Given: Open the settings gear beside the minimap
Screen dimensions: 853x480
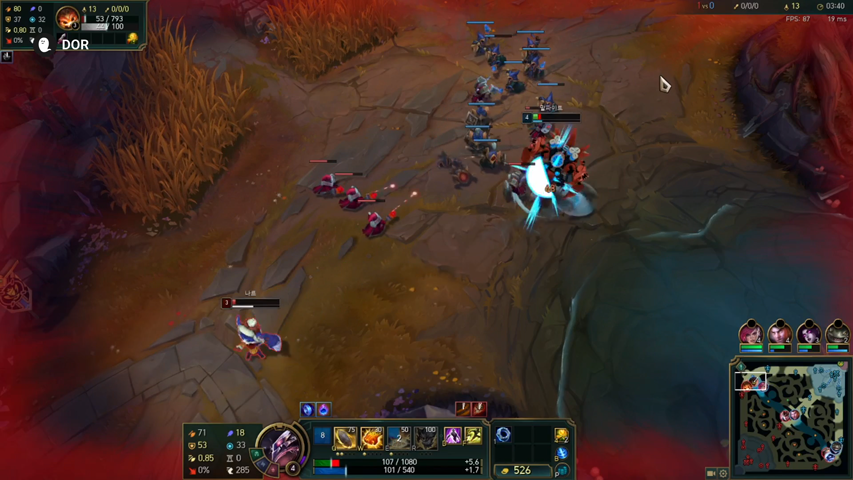Looking at the screenshot, I should pyautogui.click(x=724, y=473).
